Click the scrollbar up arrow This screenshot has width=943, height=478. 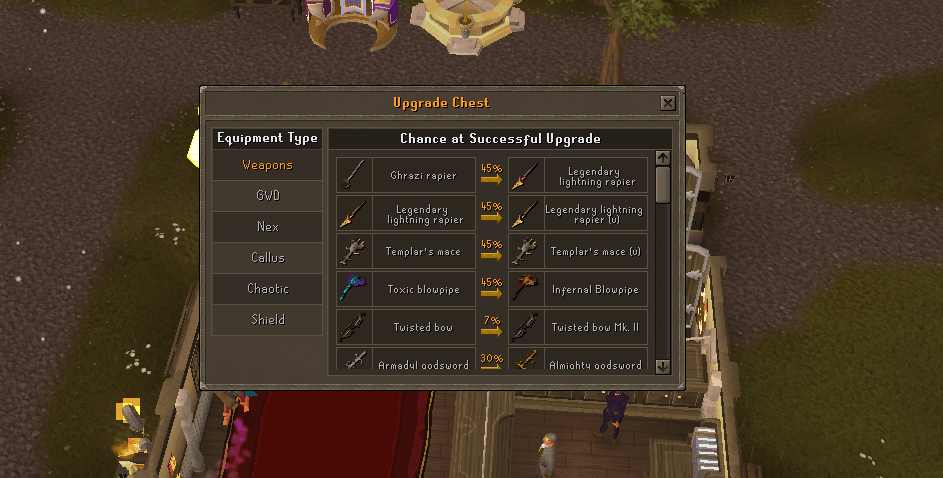[x=663, y=158]
